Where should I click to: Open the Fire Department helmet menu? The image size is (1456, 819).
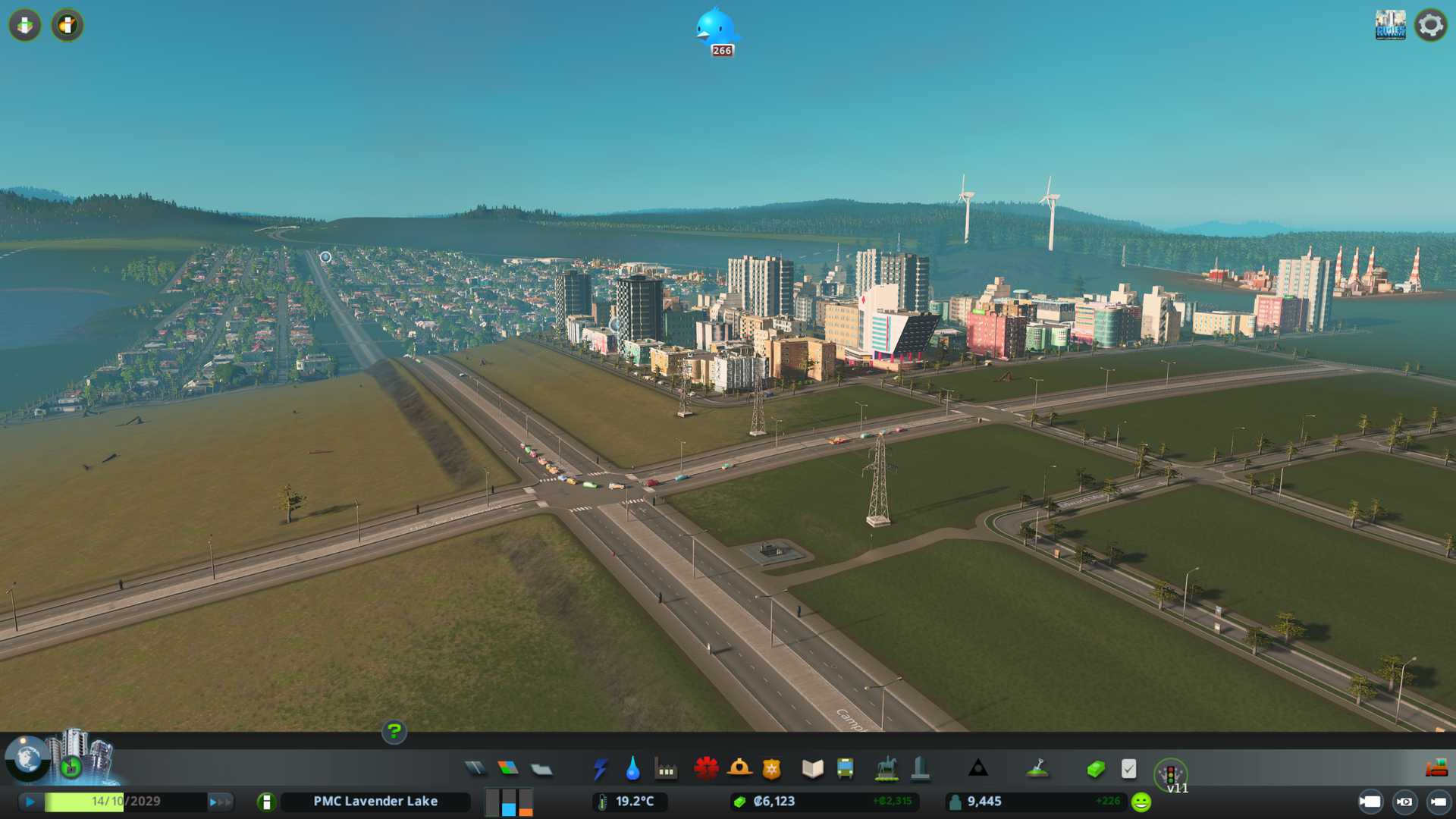pyautogui.click(x=739, y=769)
